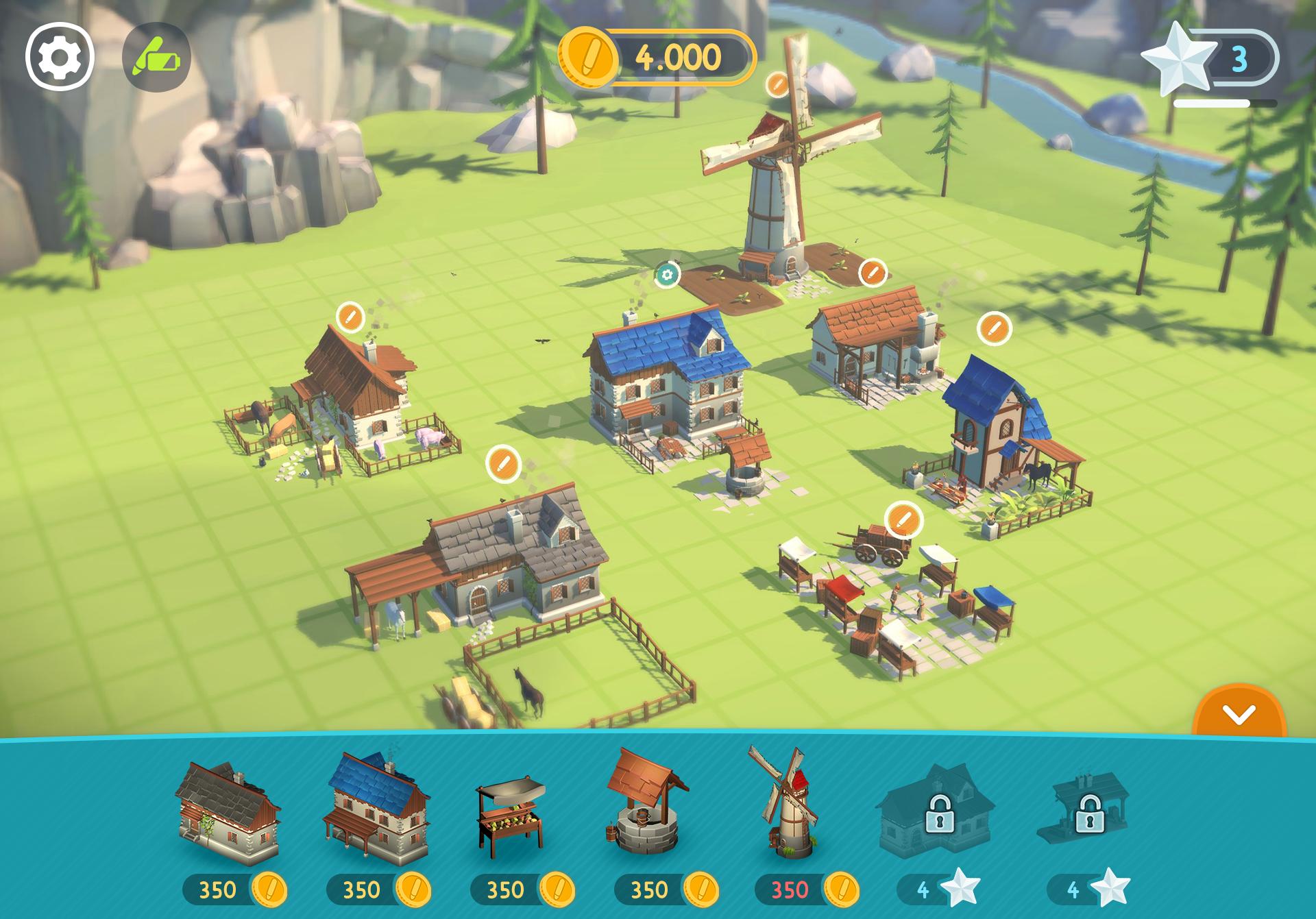Tap the pencil badge above the blue tavern
This screenshot has height=919, width=1316.
pos(994,328)
